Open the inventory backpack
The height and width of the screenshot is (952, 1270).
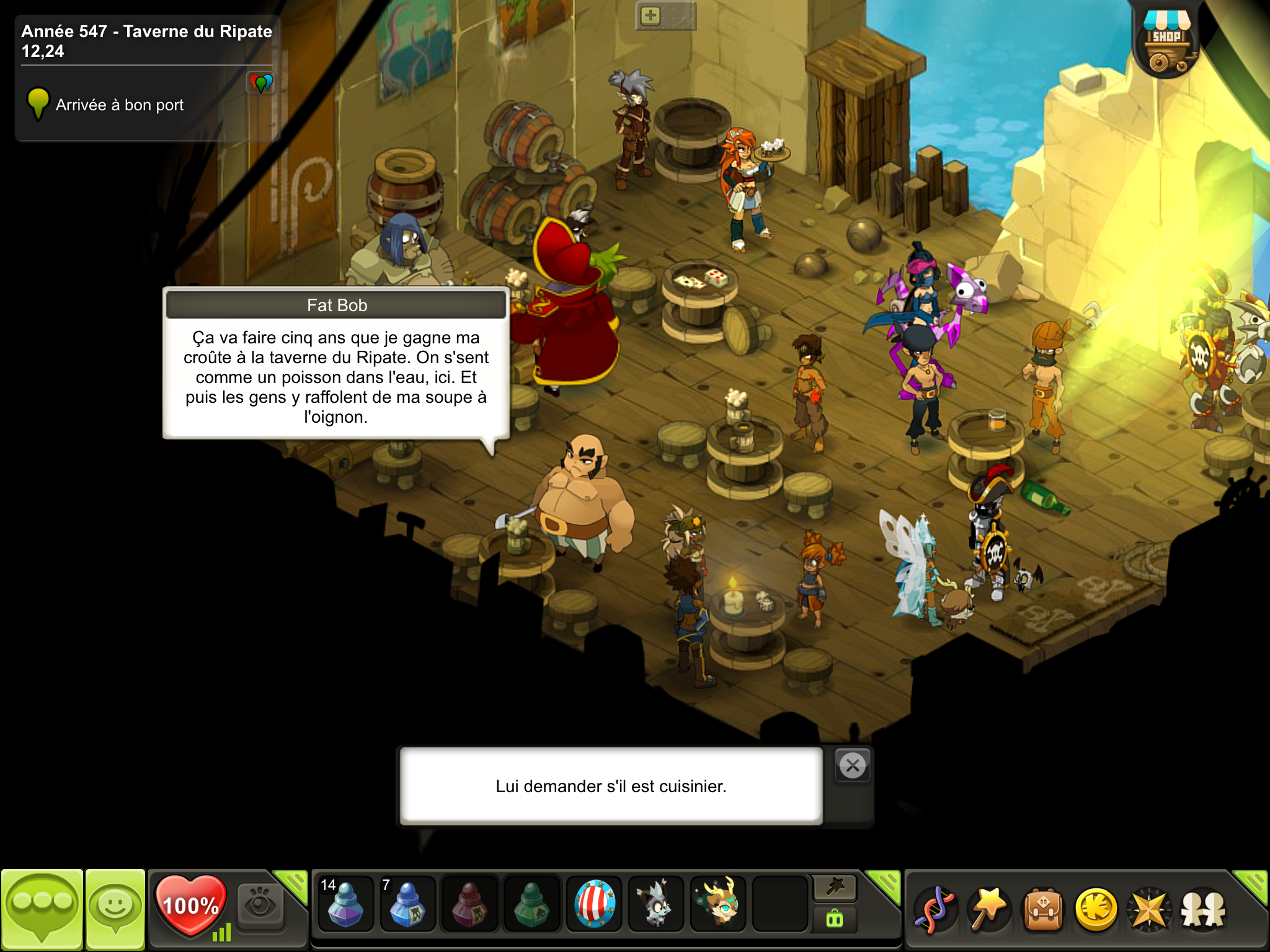(1043, 910)
